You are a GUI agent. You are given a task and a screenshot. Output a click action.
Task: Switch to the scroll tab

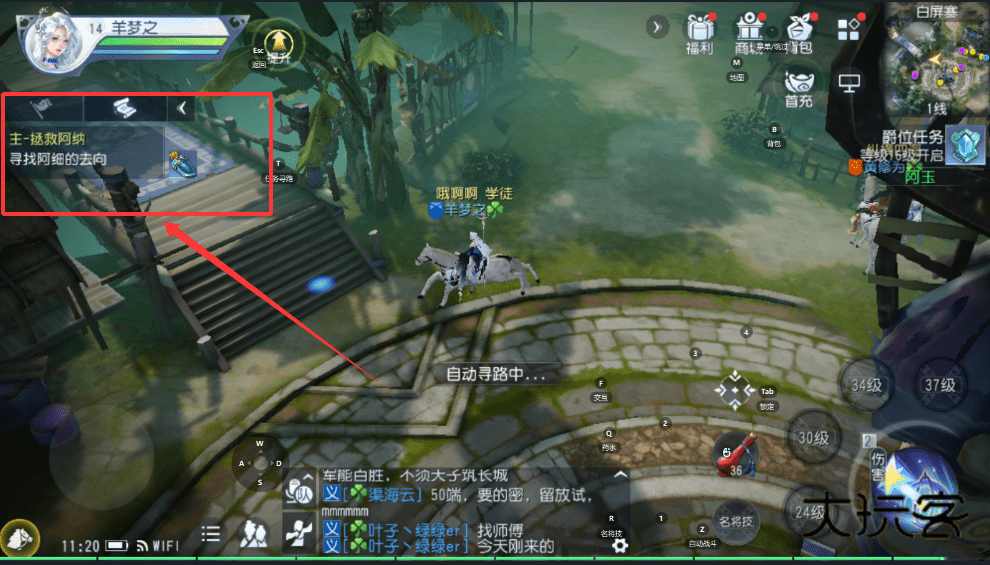click(x=123, y=108)
